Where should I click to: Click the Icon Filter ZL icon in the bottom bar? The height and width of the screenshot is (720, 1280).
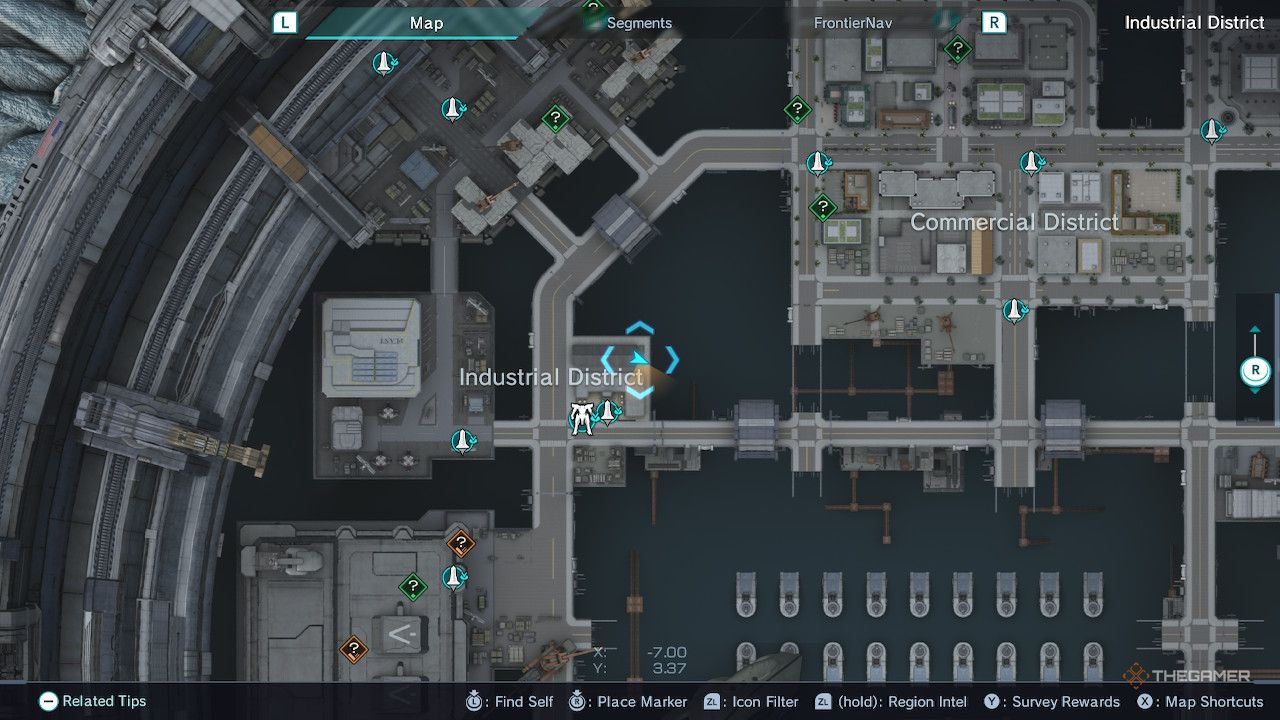pyautogui.click(x=713, y=702)
